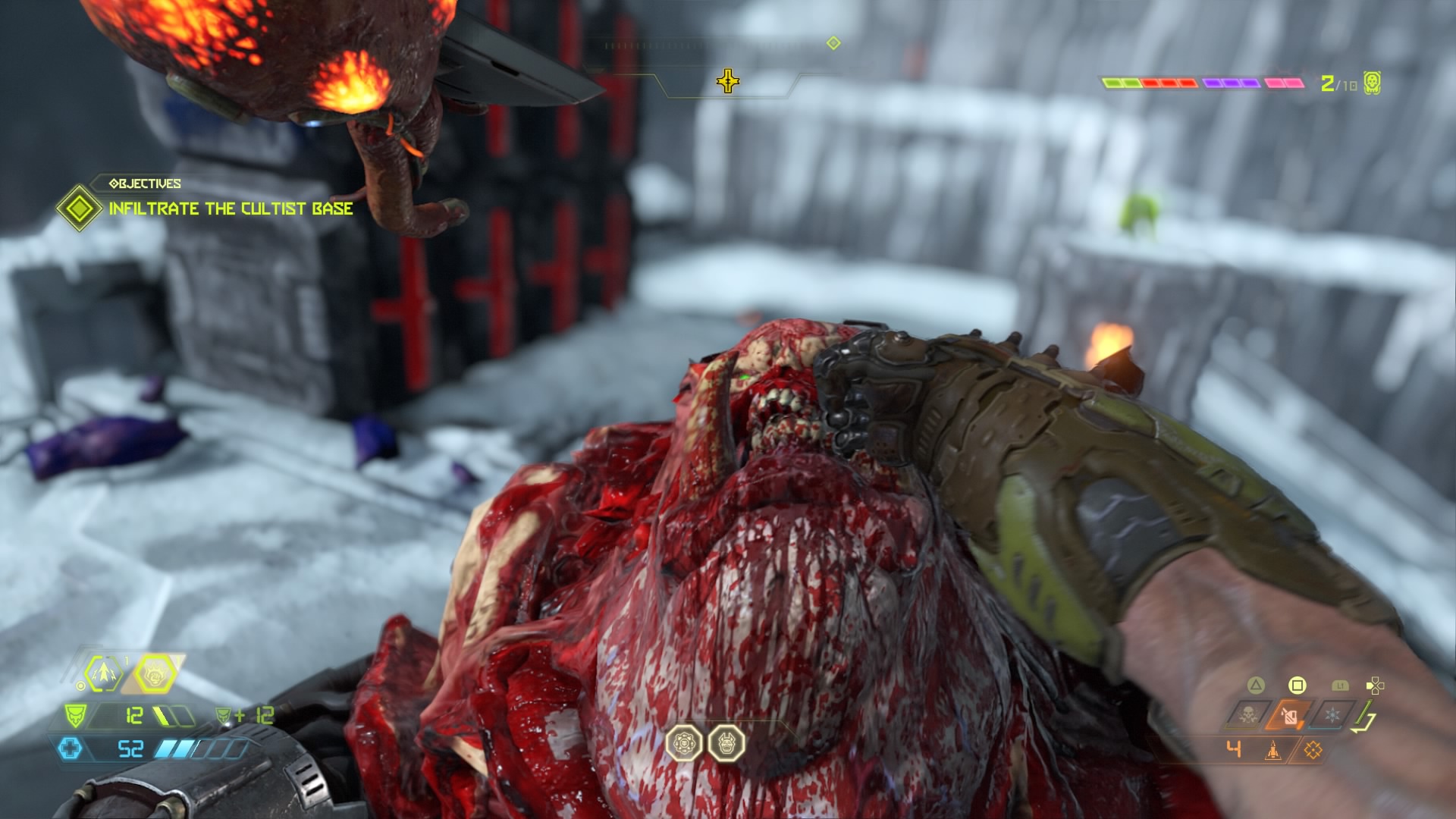Activate the dash arrow hexagon icon
Image resolution: width=1456 pixels, height=819 pixels.
pyautogui.click(x=104, y=672)
